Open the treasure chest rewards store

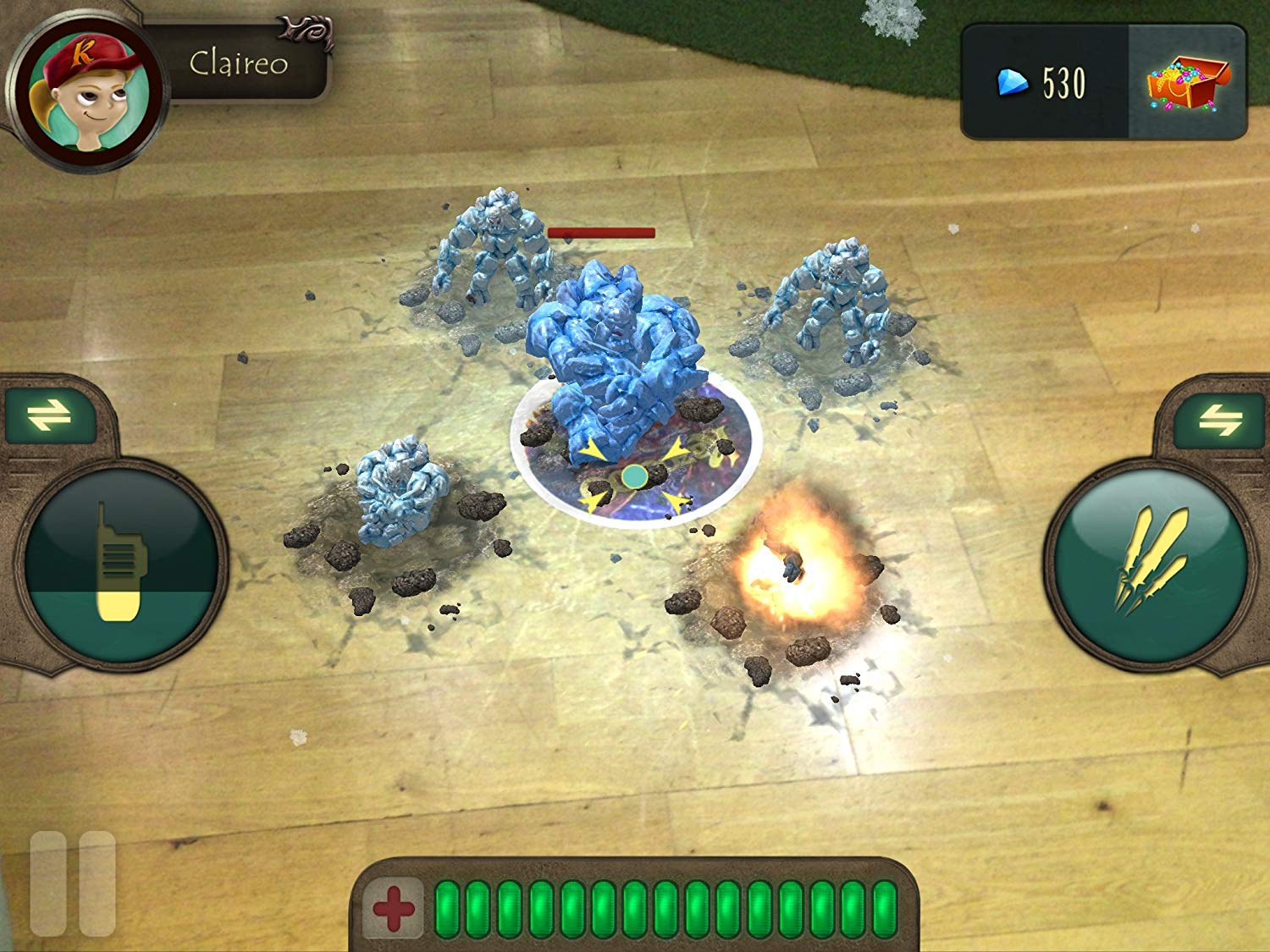coord(1180,83)
